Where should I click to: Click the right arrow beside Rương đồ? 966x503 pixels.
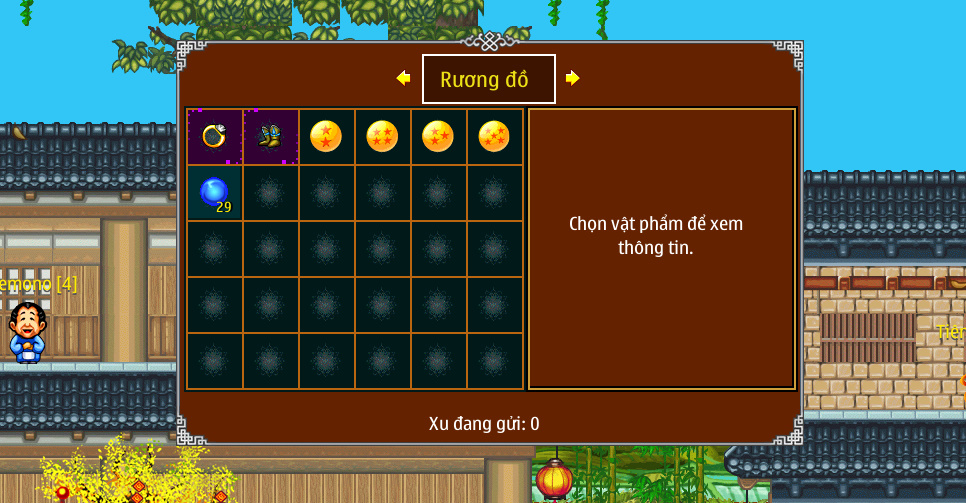pos(573,78)
